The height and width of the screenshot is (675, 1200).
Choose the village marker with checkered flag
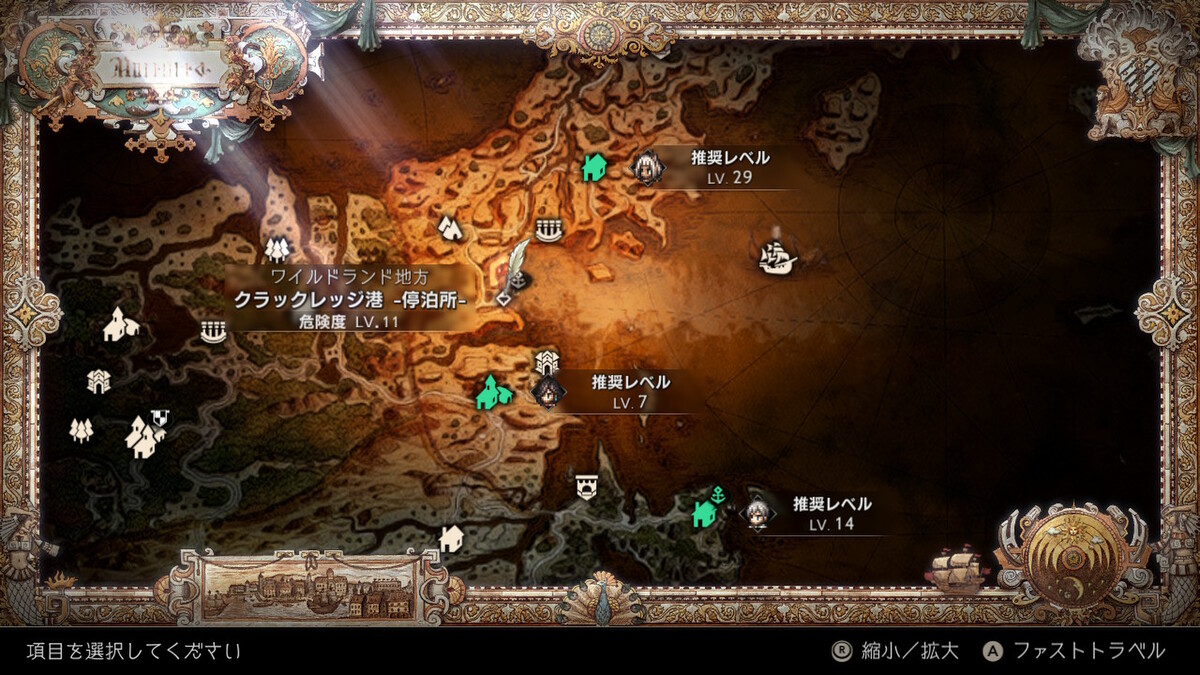146,435
